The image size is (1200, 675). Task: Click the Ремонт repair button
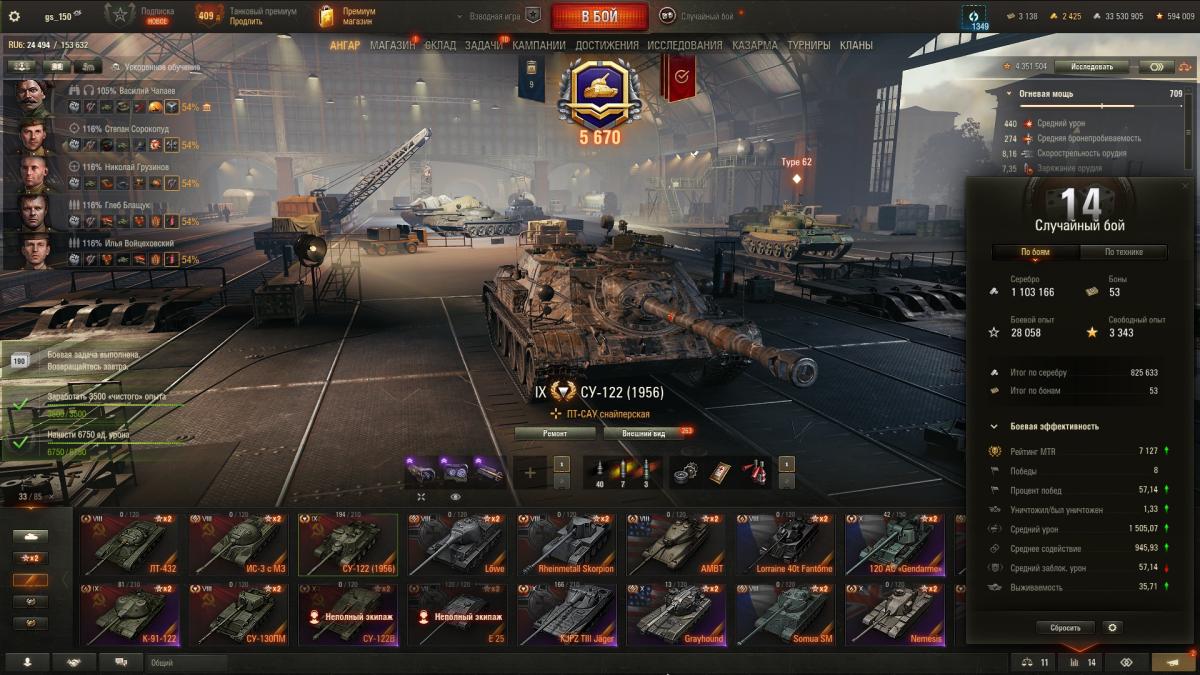(555, 433)
